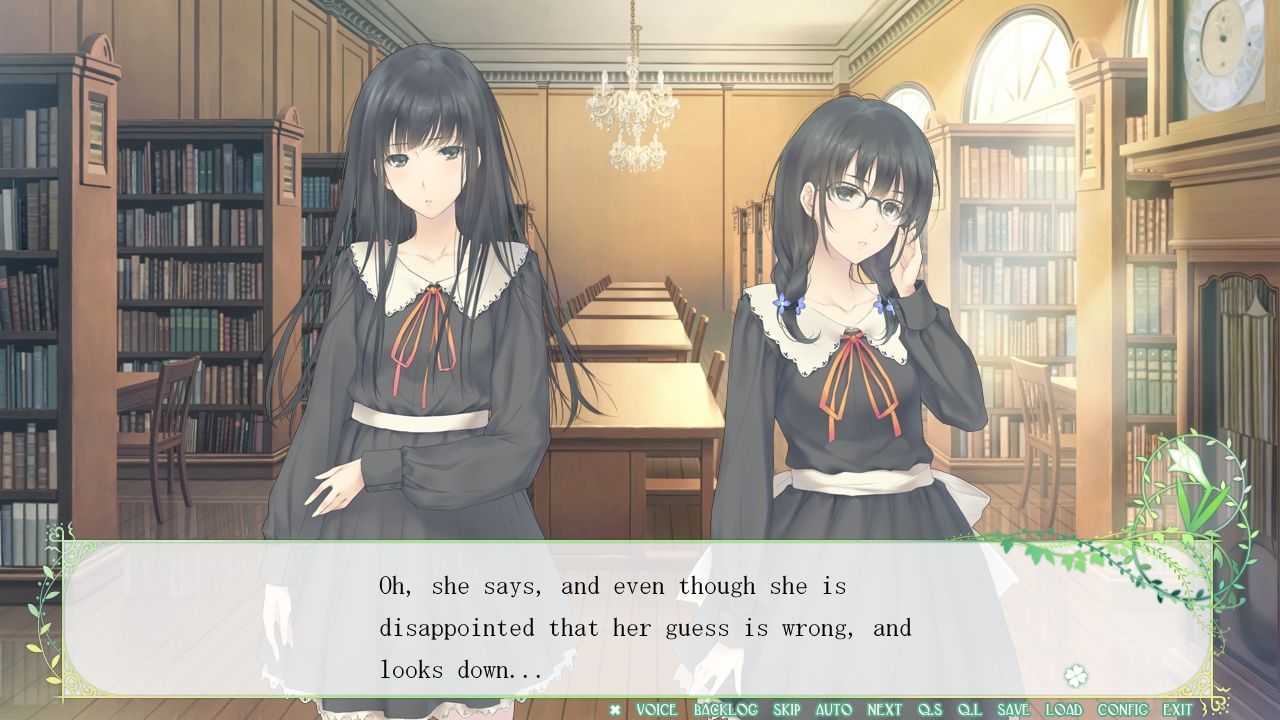
Task: Open the SAVE menu
Action: [x=1013, y=710]
